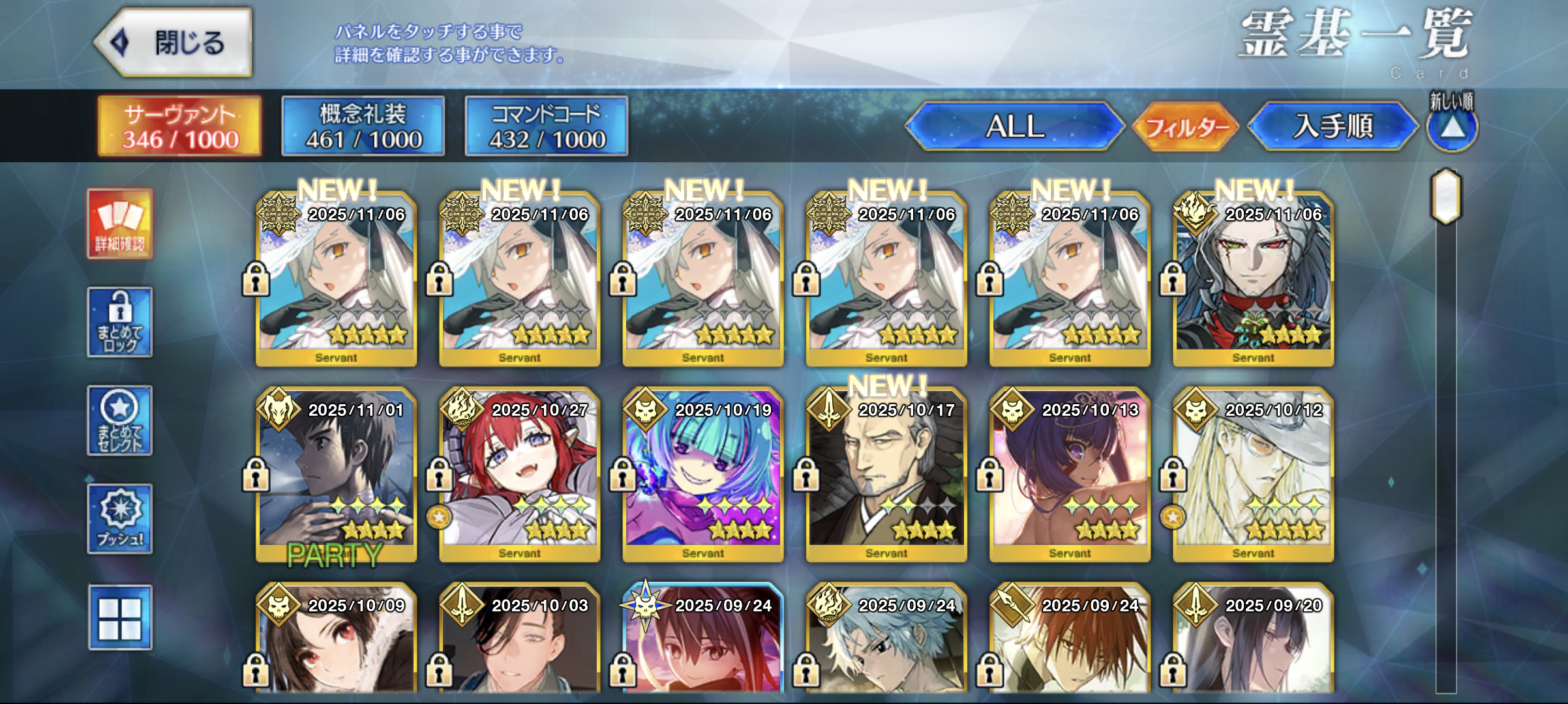The width and height of the screenshot is (1568, 704).
Task: Select the ALL class filter button
Action: [x=1014, y=126]
